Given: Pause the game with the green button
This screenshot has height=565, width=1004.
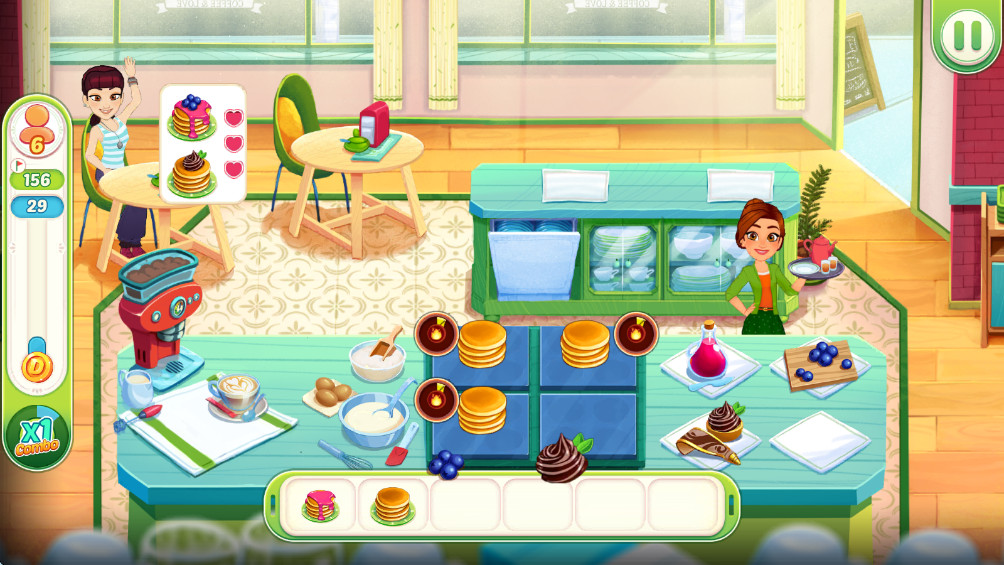Looking at the screenshot, I should [967, 36].
